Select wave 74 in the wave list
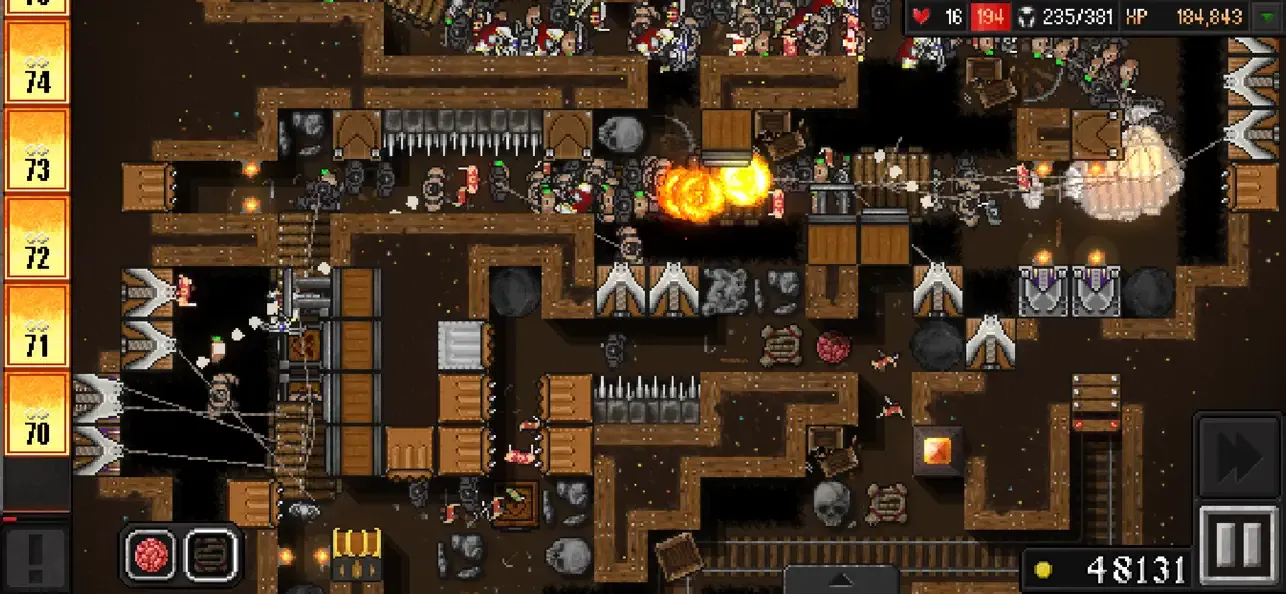 pyautogui.click(x=37, y=61)
